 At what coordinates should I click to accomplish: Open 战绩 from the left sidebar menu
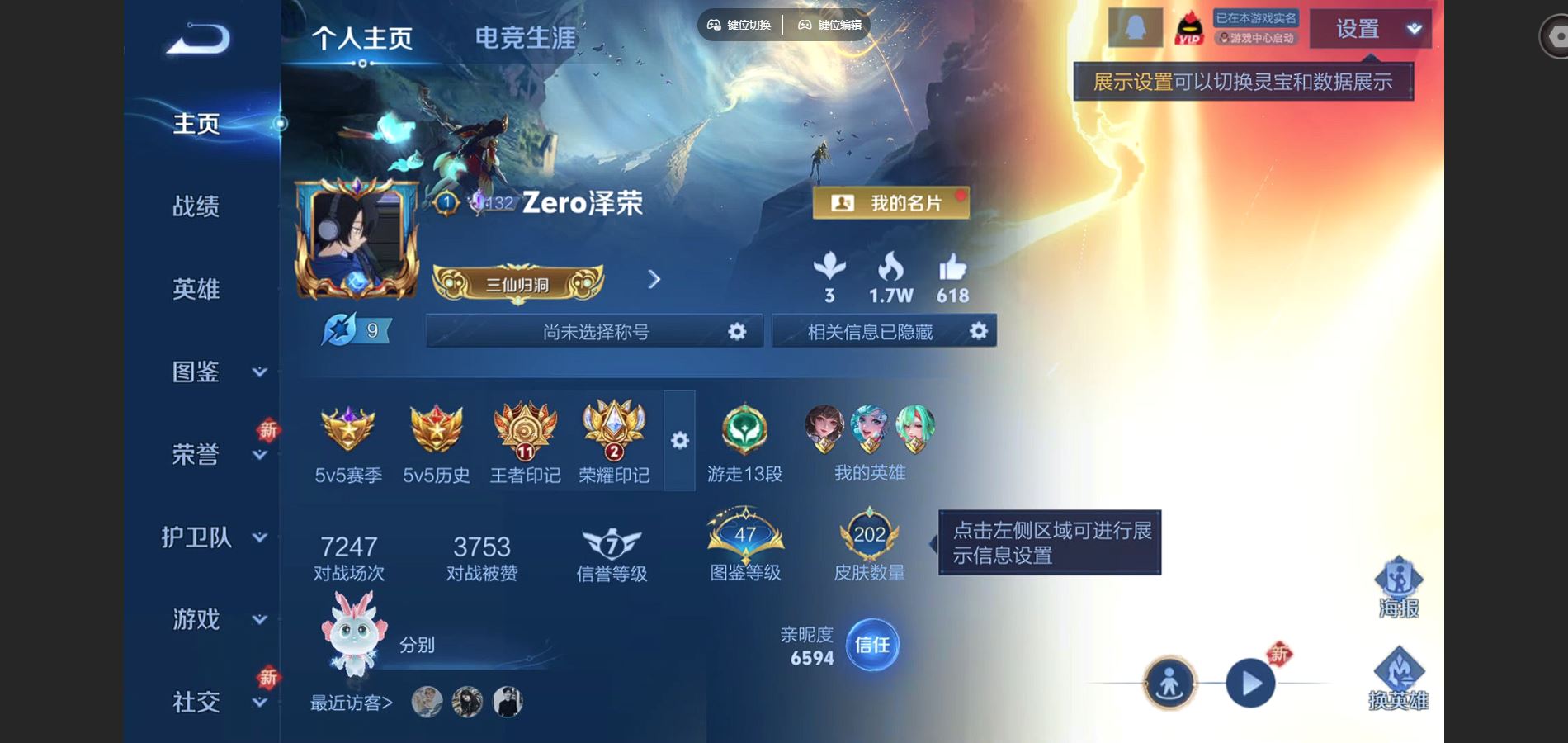coord(198,206)
